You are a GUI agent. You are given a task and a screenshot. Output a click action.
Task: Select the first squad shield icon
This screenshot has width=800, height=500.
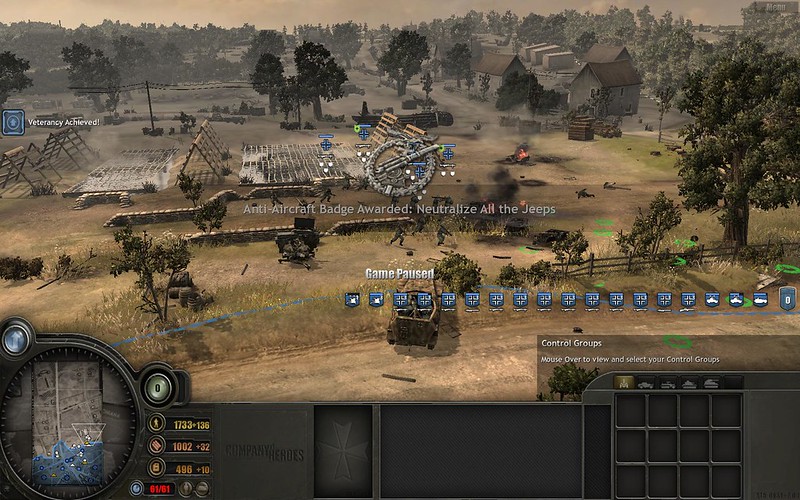click(352, 298)
